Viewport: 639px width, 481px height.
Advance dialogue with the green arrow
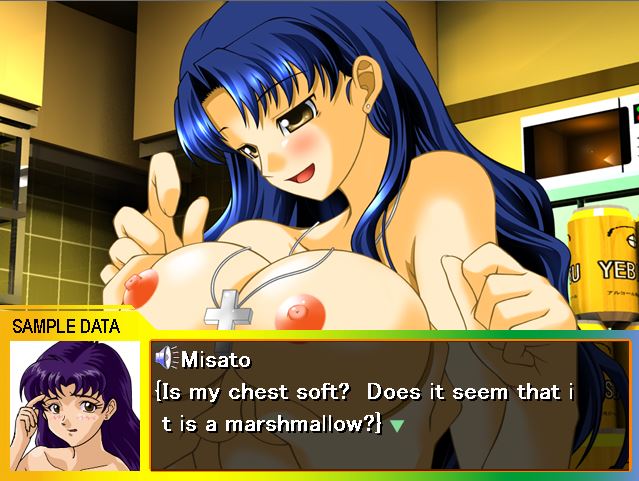397,425
